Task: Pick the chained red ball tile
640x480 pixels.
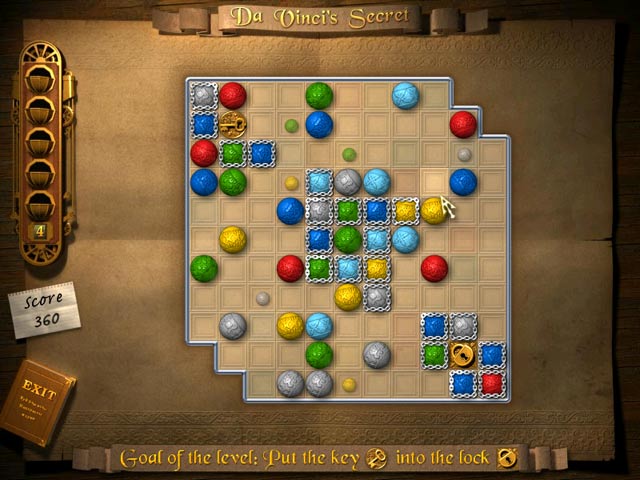Action: click(x=491, y=383)
